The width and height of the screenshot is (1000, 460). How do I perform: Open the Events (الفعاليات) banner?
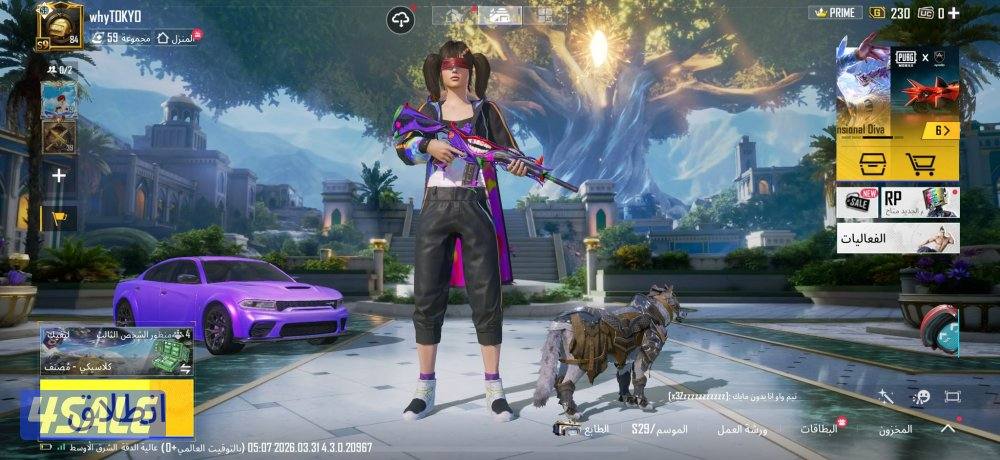click(x=897, y=238)
